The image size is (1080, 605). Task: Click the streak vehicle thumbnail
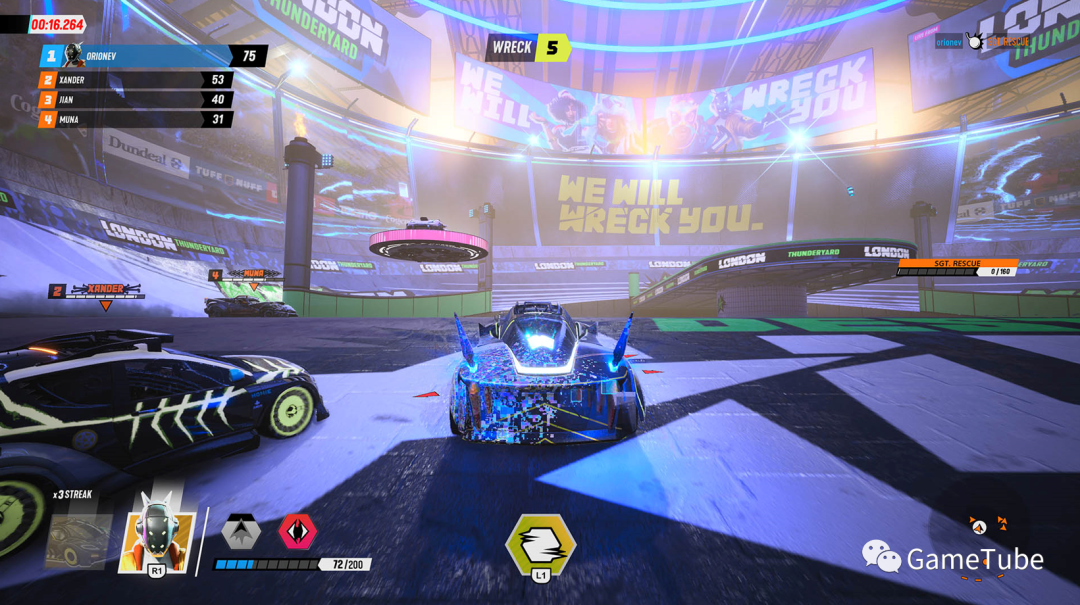tap(78, 541)
